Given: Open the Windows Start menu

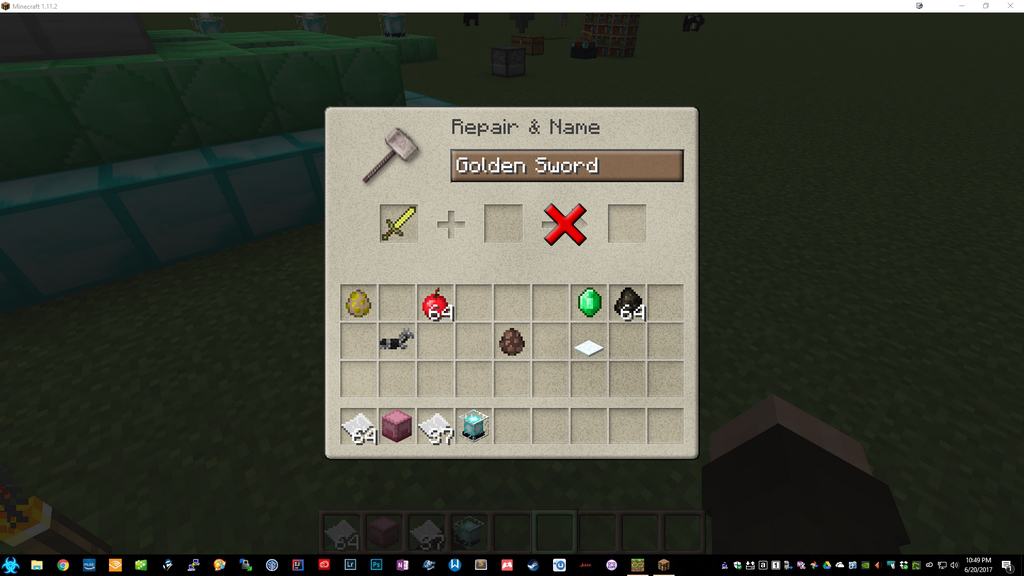Looking at the screenshot, I should (11, 565).
